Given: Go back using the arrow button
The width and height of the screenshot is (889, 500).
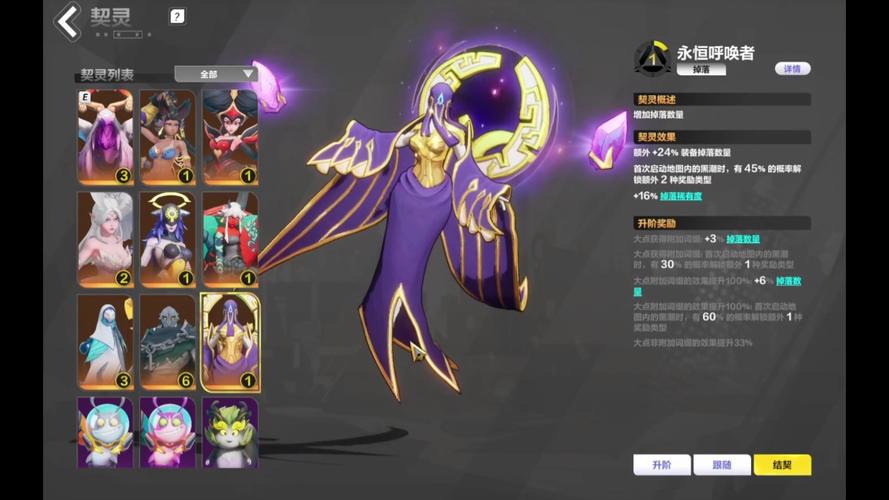Looking at the screenshot, I should 68,21.
